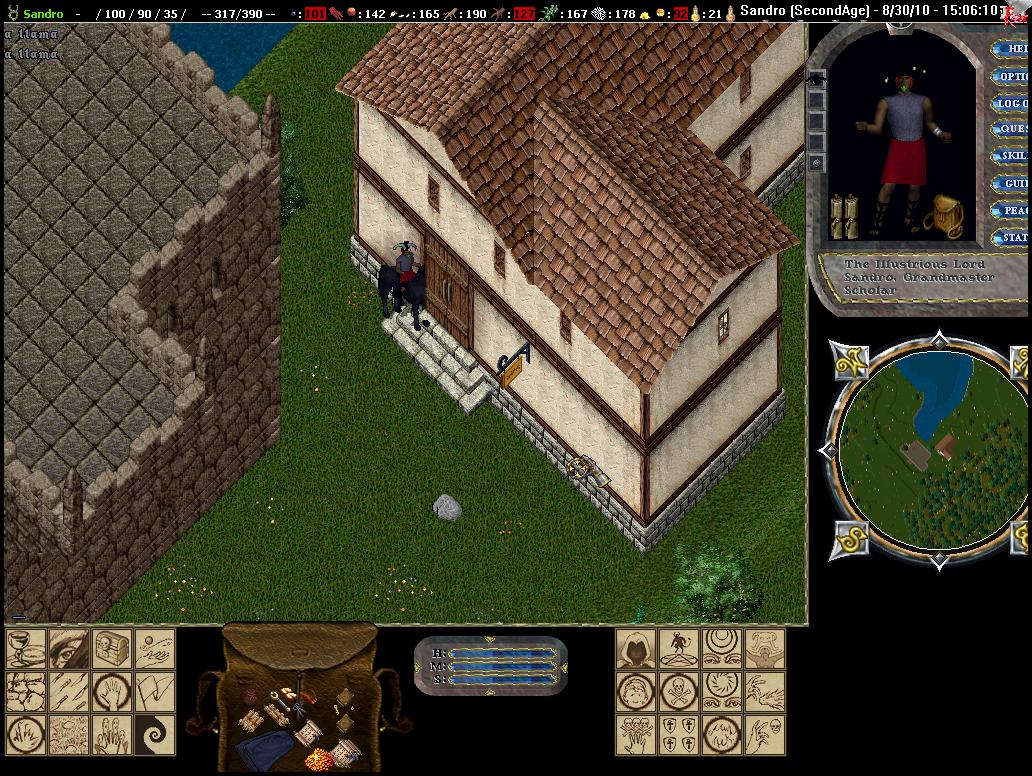Screen dimensions: 1032x776
Task: Pick the glowing gold pile in the backpack
Action: click(318, 759)
